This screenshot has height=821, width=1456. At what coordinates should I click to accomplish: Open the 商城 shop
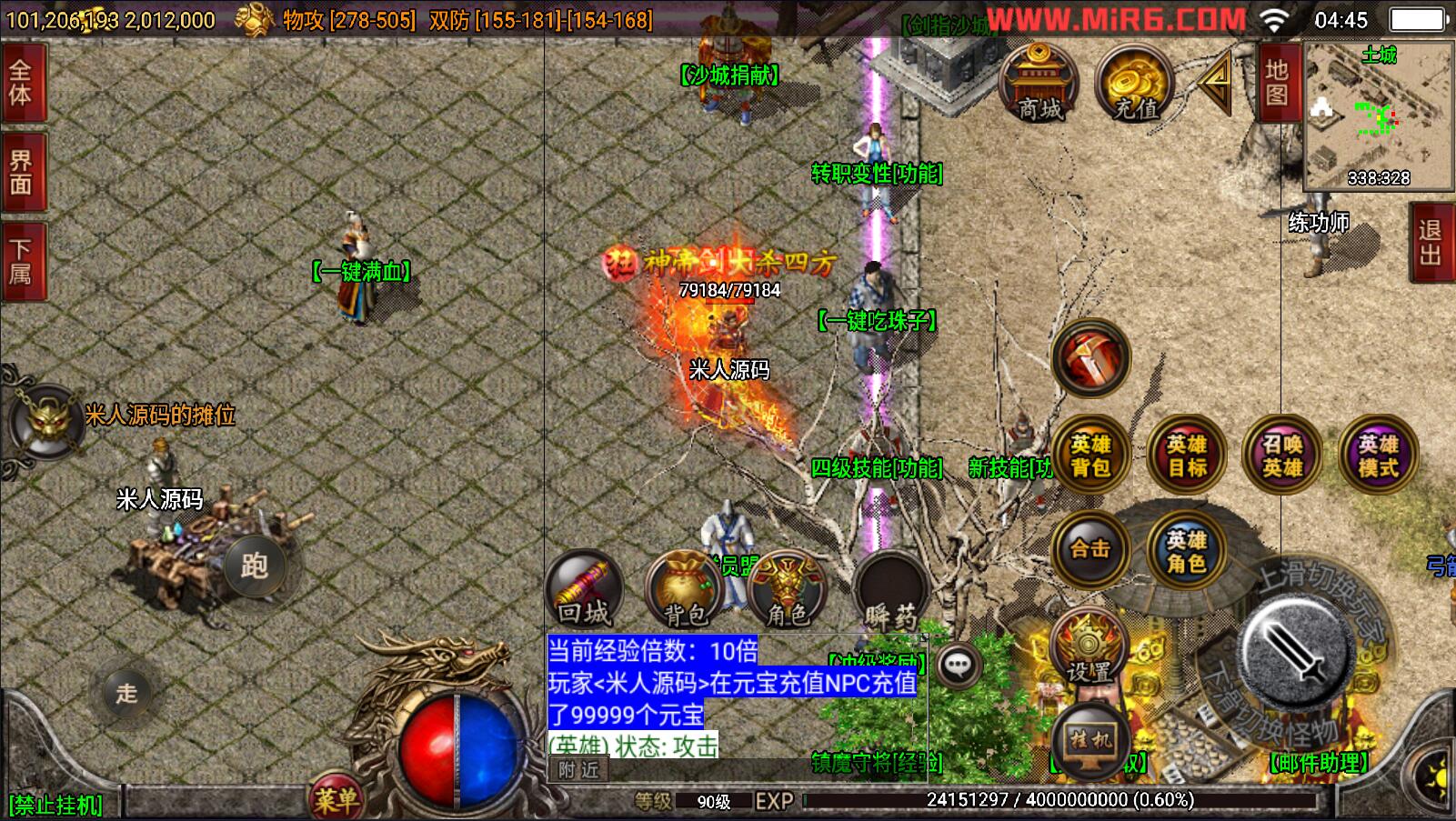(1039, 84)
